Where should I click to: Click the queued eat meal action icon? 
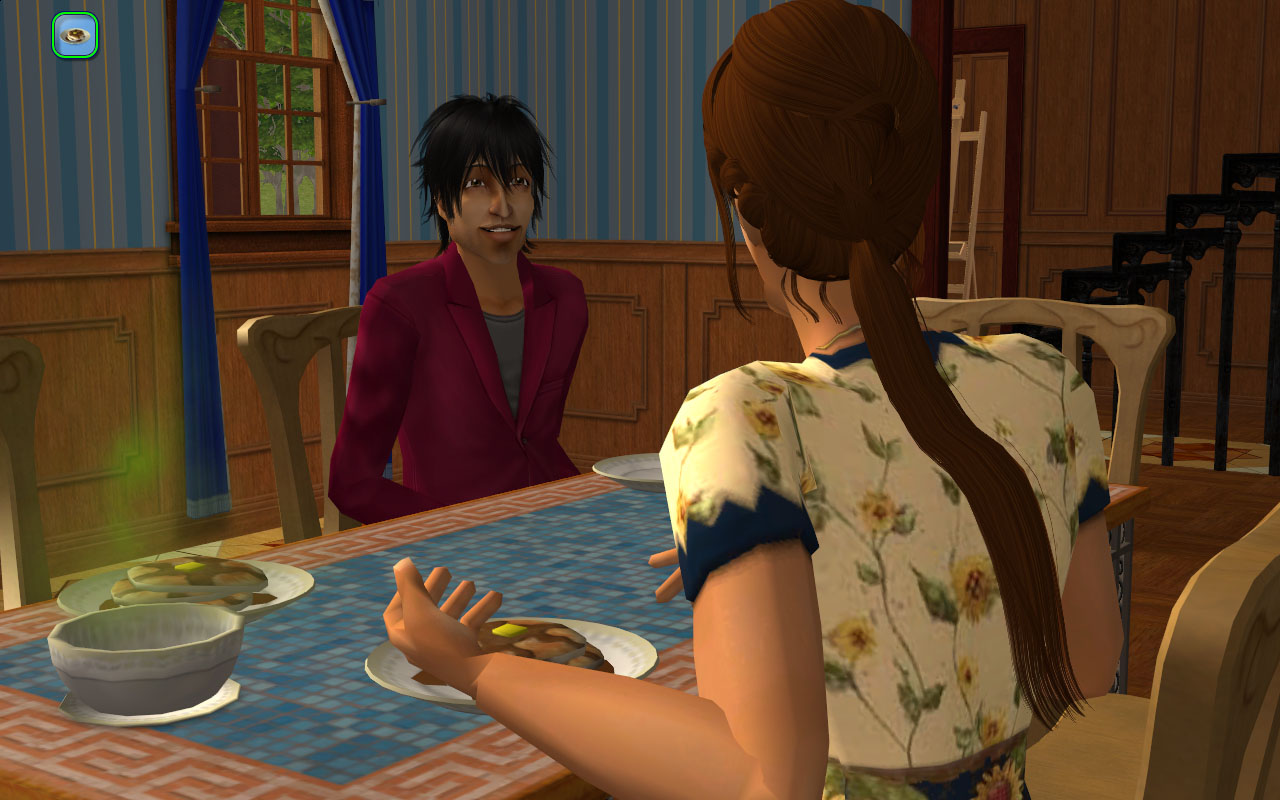click(75, 35)
